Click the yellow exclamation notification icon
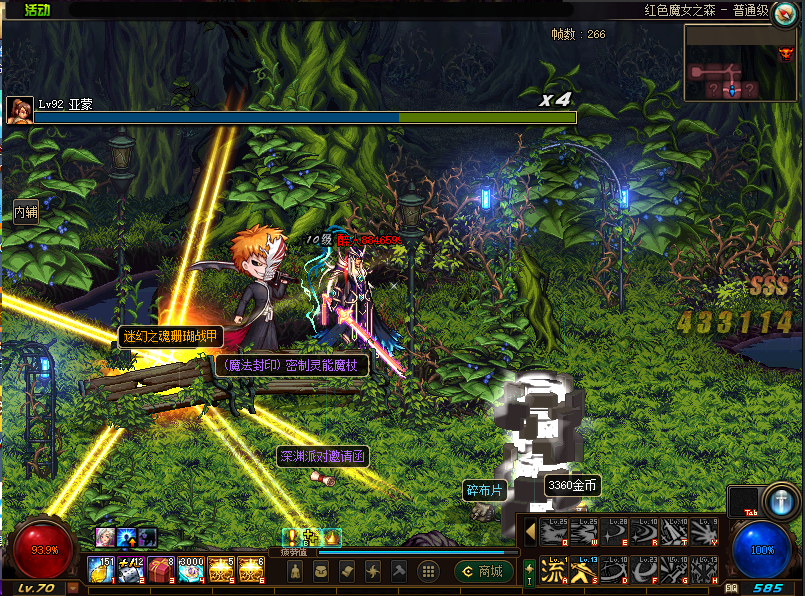 [290, 538]
